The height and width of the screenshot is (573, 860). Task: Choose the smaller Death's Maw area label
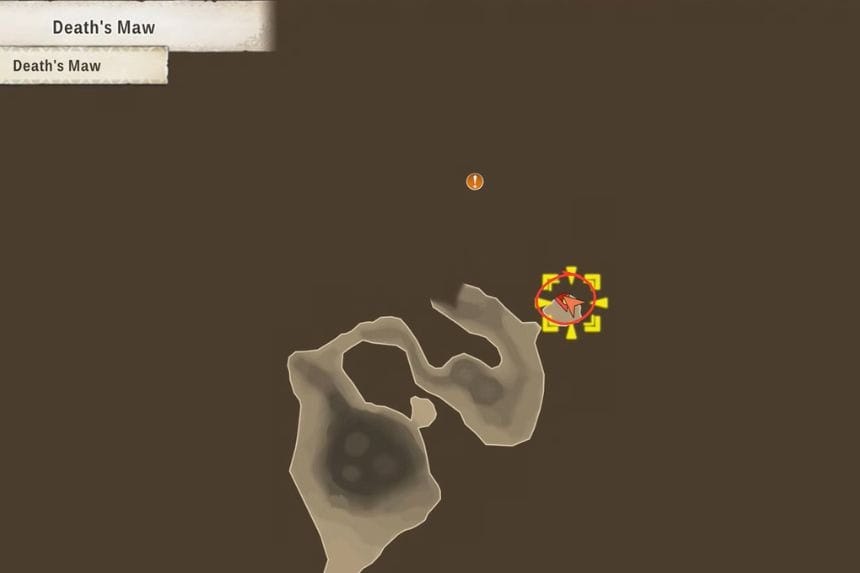57,66
